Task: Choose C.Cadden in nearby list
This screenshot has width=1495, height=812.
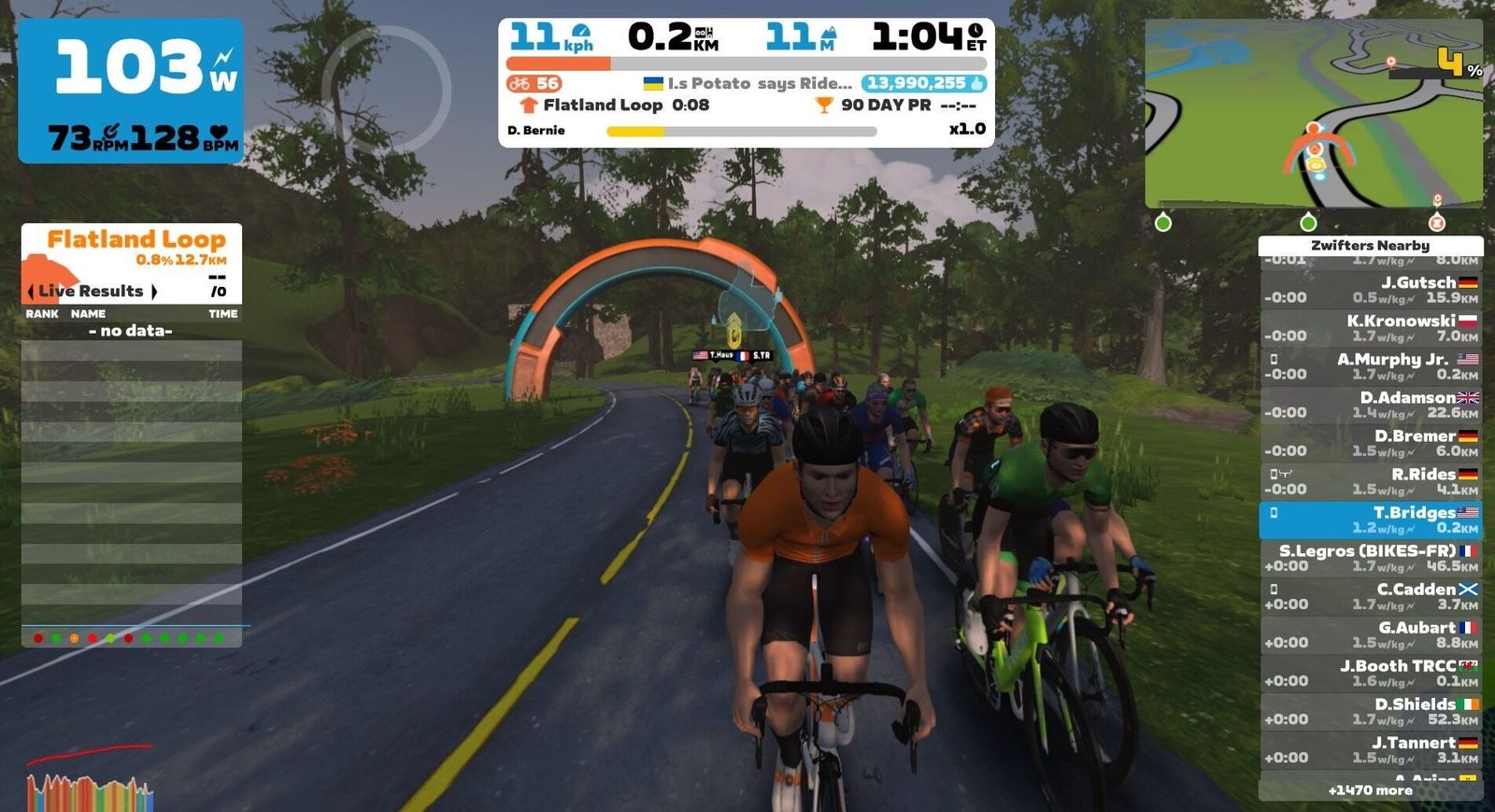Action: pyautogui.click(x=1370, y=596)
